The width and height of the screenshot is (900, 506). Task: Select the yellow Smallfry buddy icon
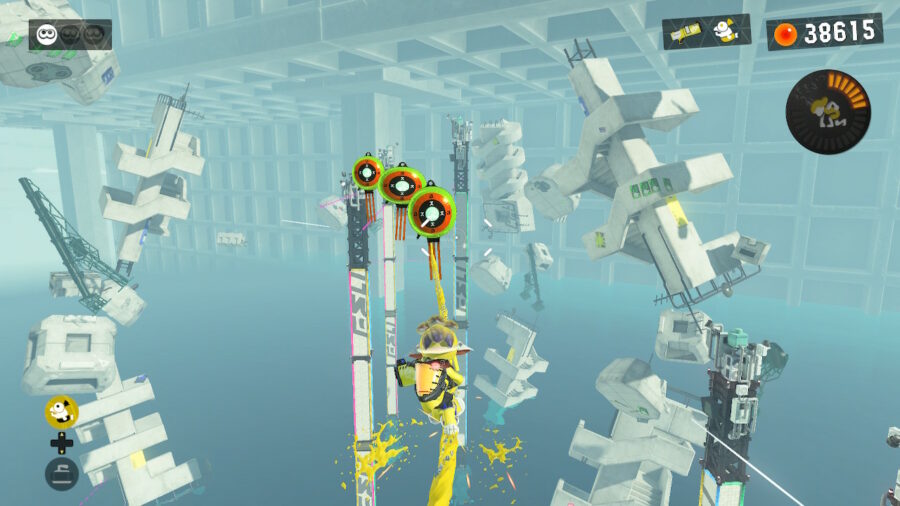click(61, 410)
